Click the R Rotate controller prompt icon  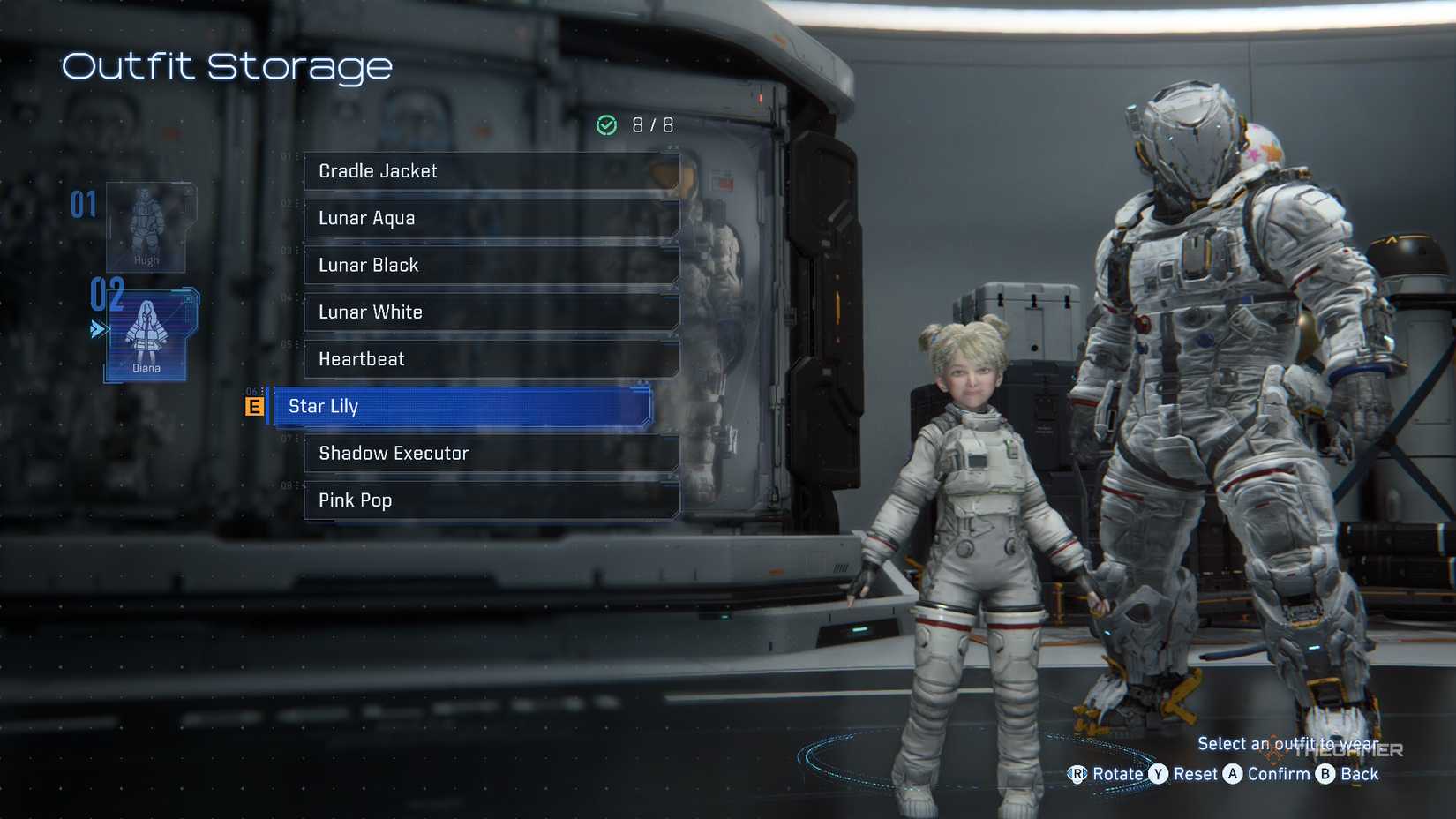(1078, 774)
